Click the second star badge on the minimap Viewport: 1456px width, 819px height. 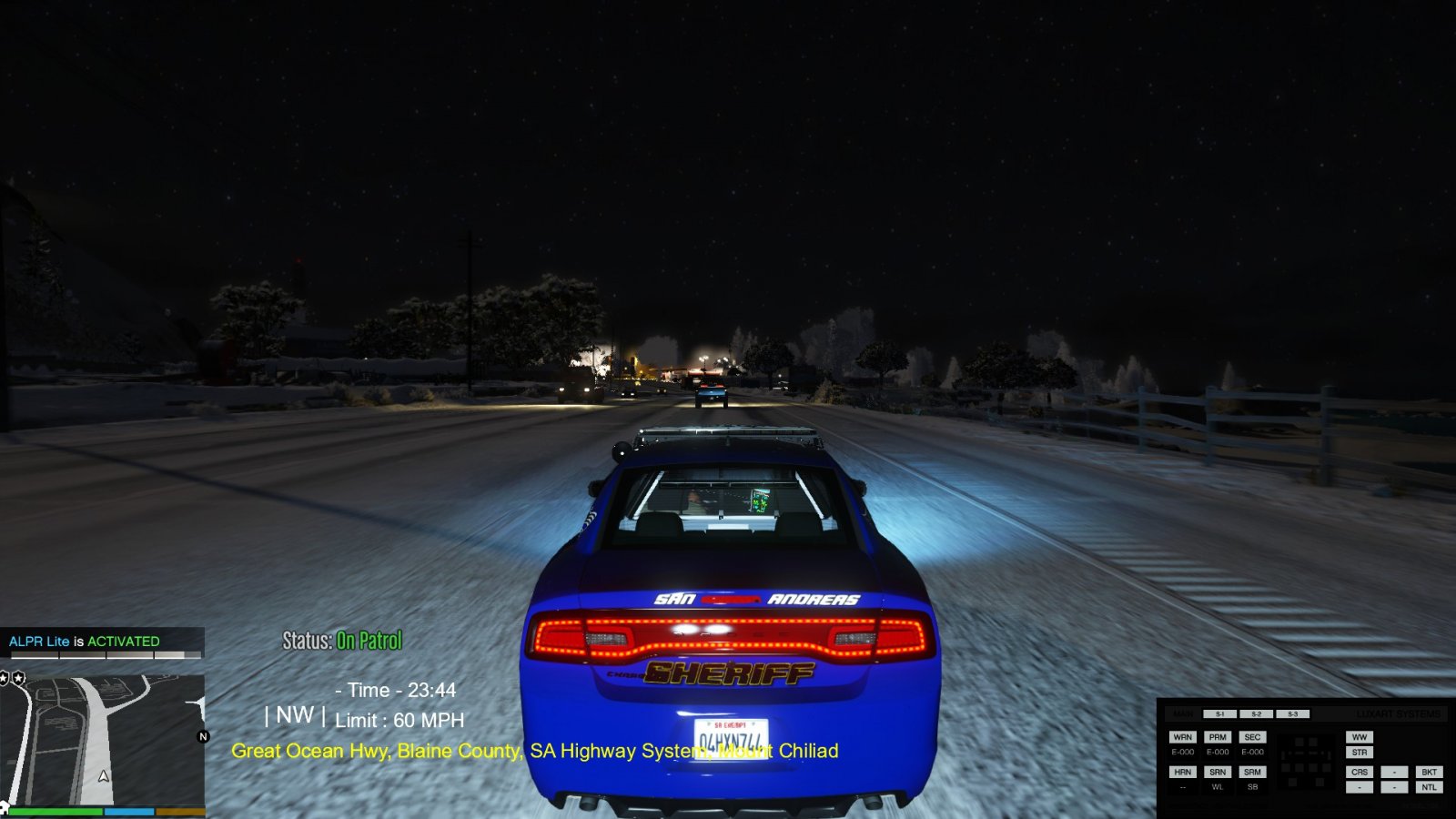pos(18,676)
